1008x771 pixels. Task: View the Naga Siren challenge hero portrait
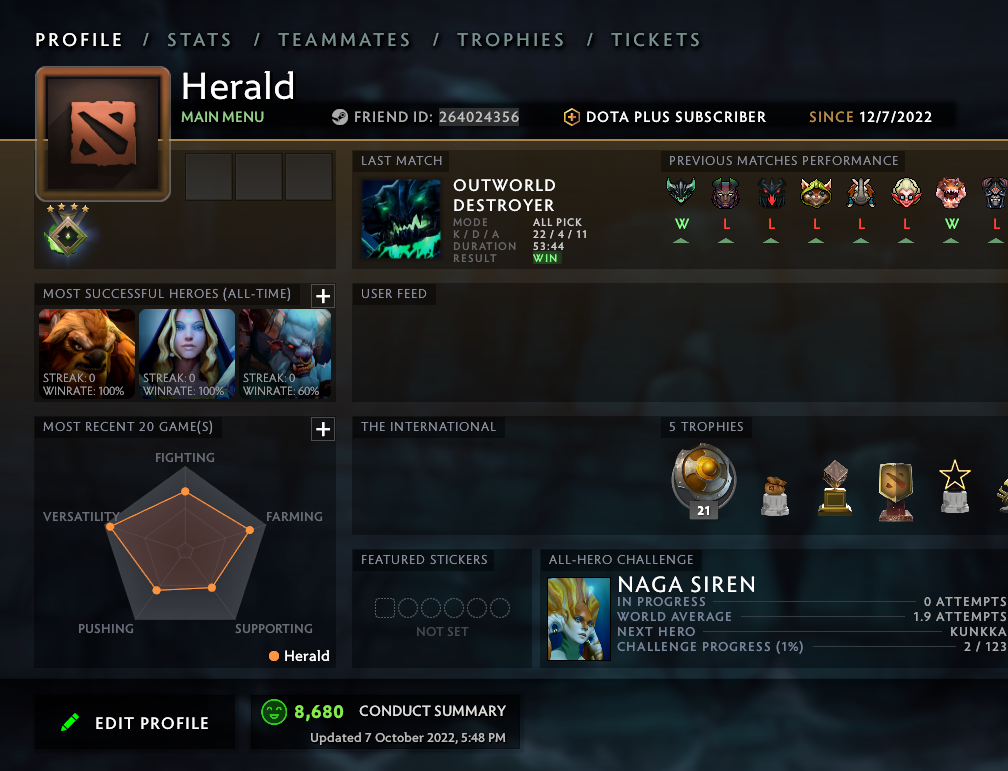coord(579,618)
